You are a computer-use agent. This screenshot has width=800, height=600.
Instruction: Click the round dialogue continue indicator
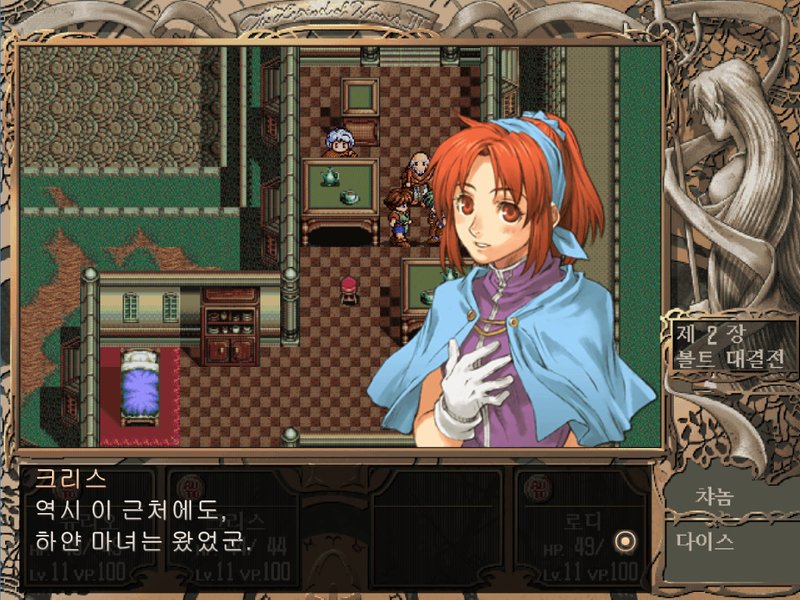coord(626,542)
